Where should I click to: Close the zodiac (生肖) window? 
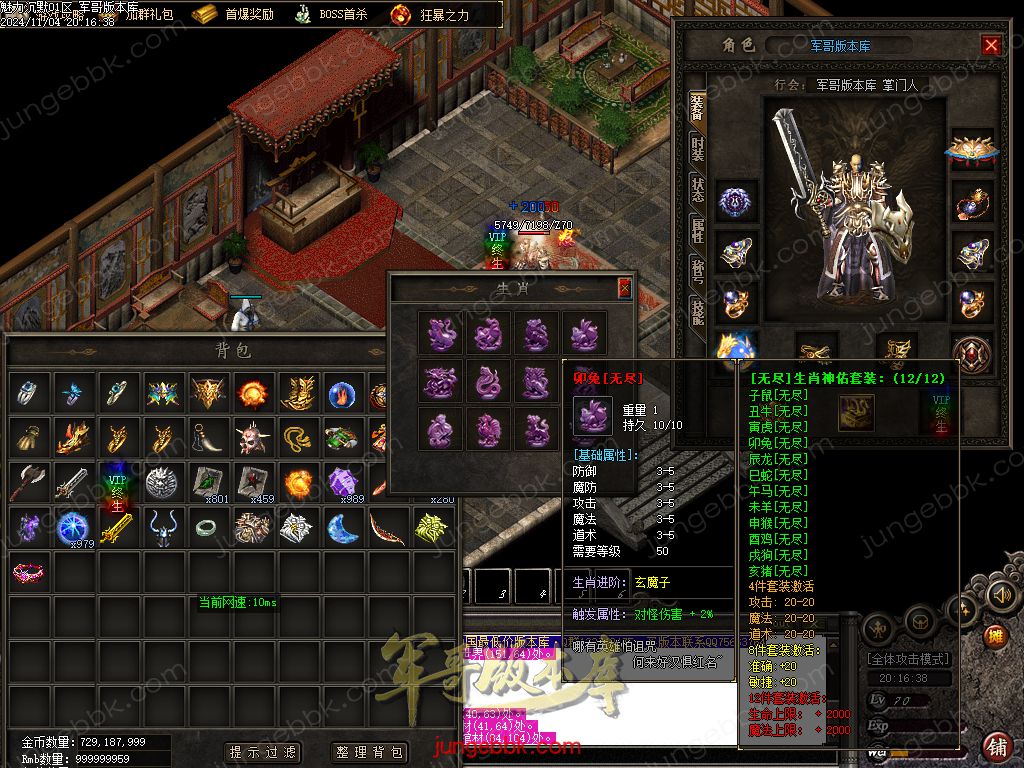point(625,289)
